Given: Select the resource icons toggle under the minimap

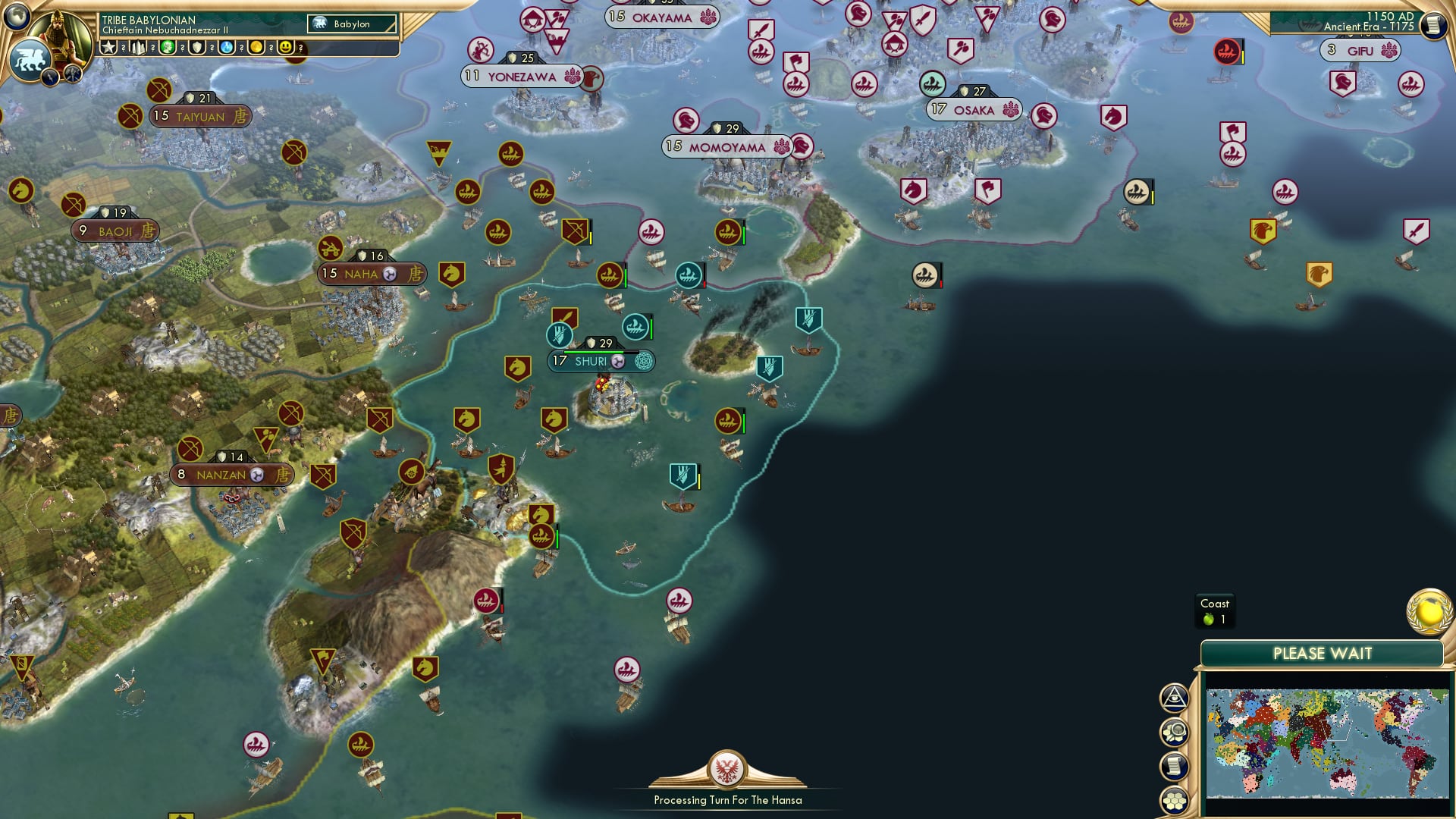Looking at the screenshot, I should (1173, 732).
